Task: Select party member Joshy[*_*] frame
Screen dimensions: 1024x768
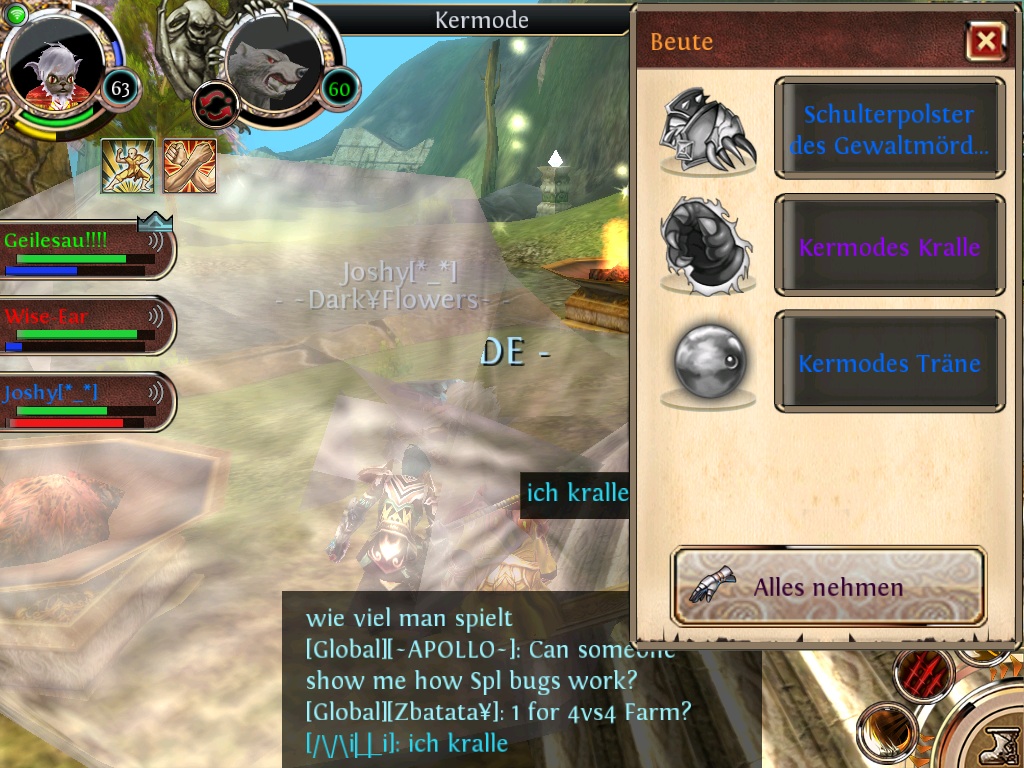Action: tap(86, 402)
